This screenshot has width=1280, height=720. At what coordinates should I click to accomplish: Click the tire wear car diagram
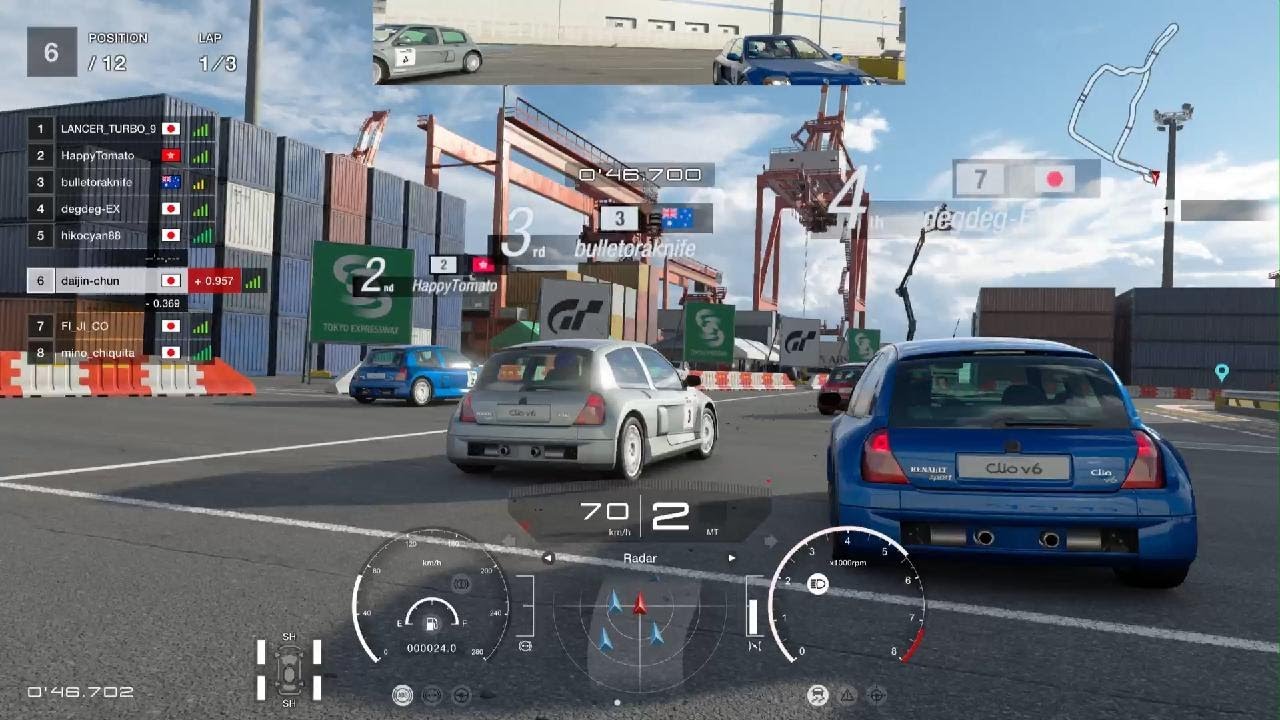coord(289,668)
